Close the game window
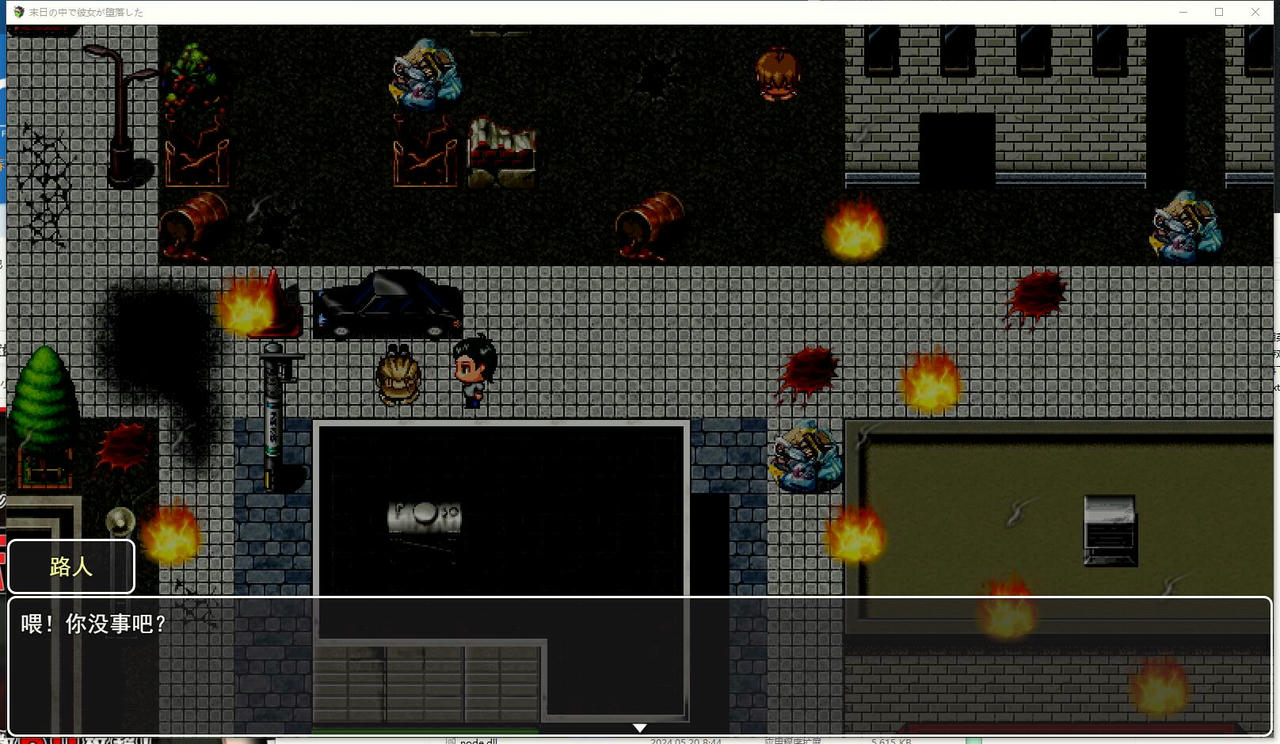This screenshot has width=1280, height=744. pyautogui.click(x=1256, y=12)
